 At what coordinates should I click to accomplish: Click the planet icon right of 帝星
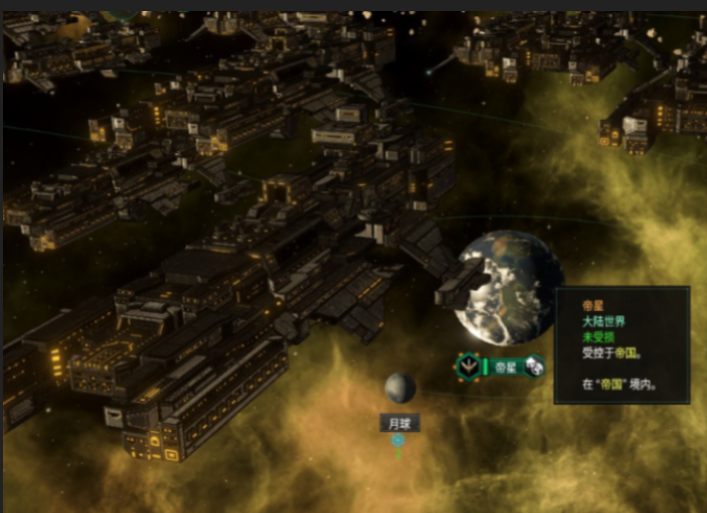point(534,367)
